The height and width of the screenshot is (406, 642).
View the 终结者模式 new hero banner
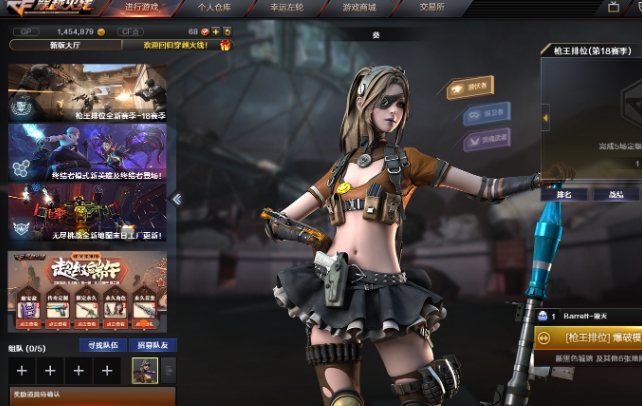click(88, 152)
